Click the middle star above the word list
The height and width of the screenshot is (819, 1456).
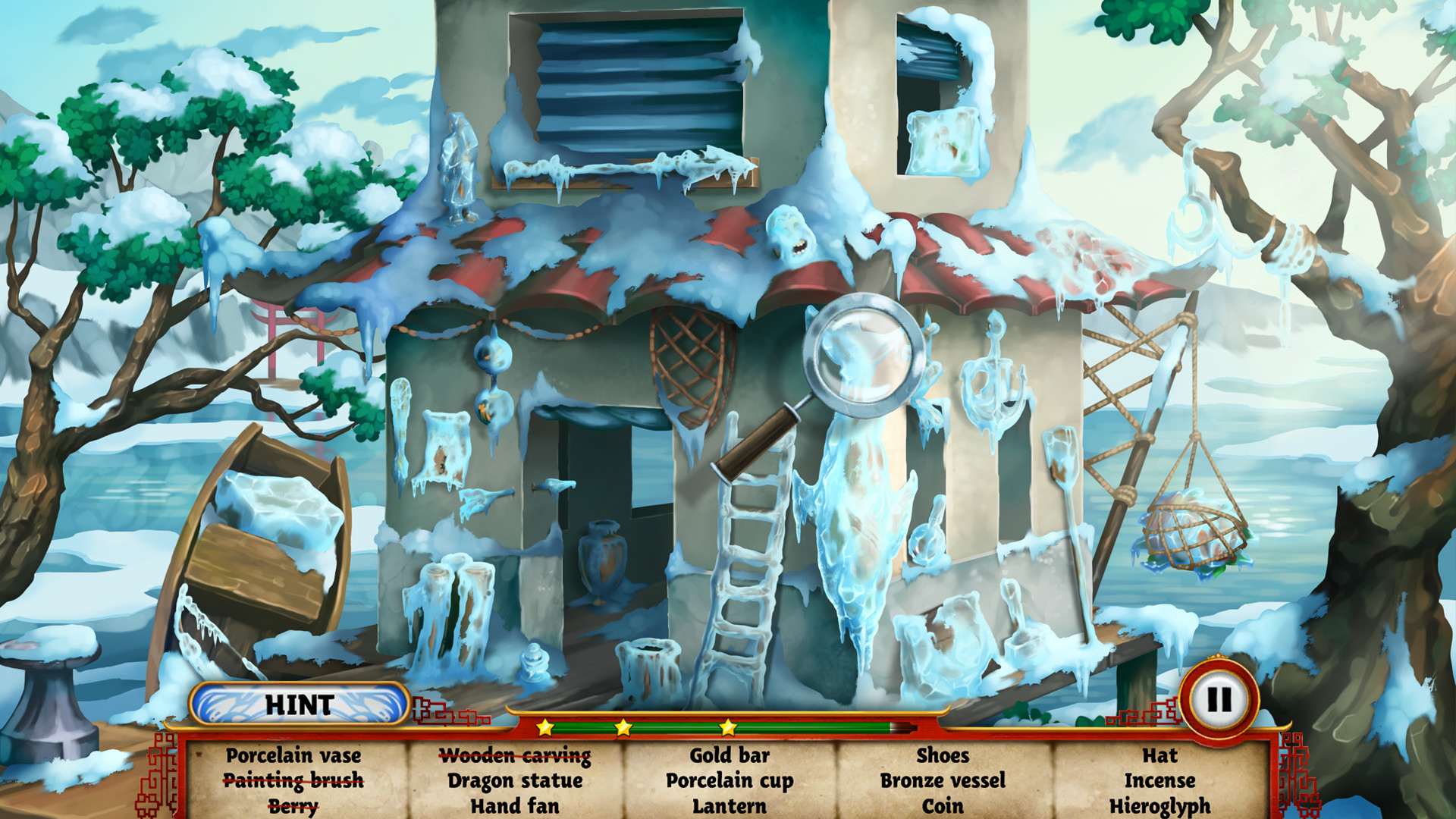point(622,730)
